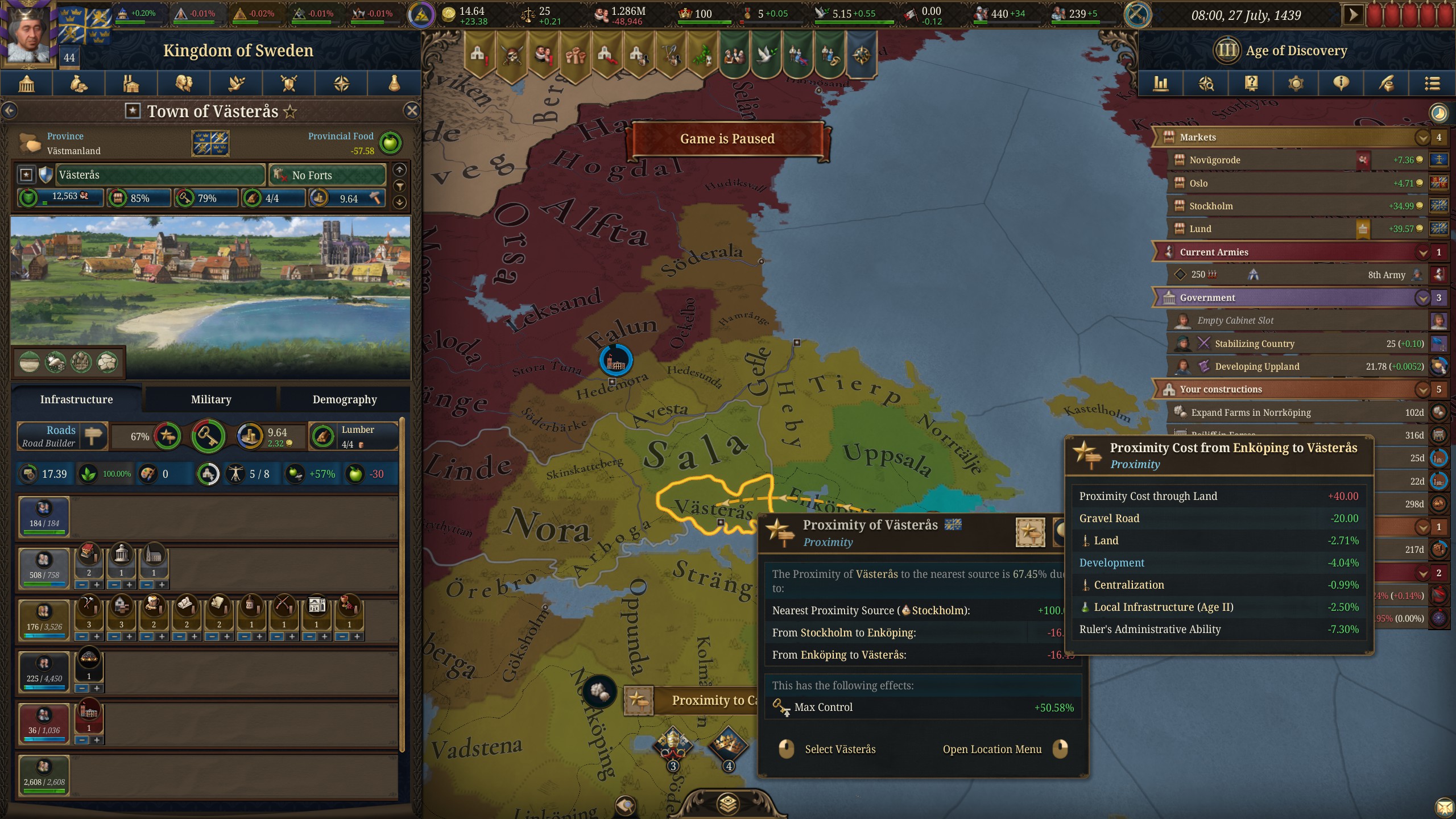Select the pirate skull map banner above the map
The width and height of the screenshot is (1456, 819).
[511, 54]
